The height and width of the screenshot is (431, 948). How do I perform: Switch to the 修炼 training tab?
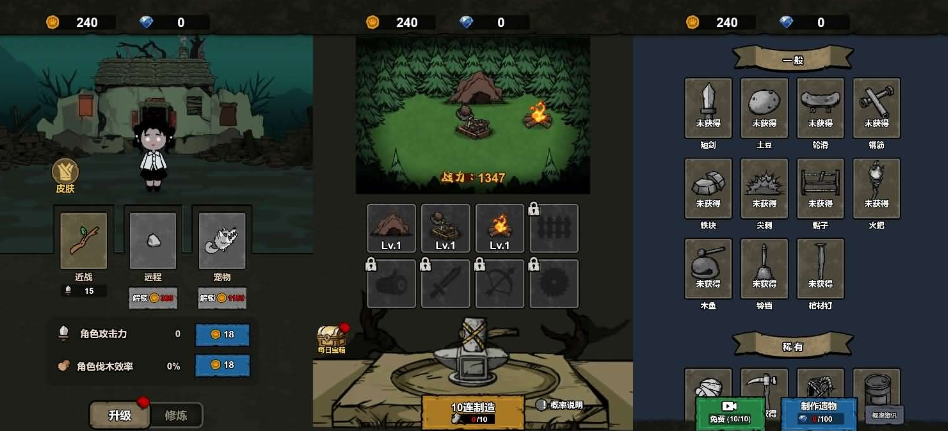(175, 414)
